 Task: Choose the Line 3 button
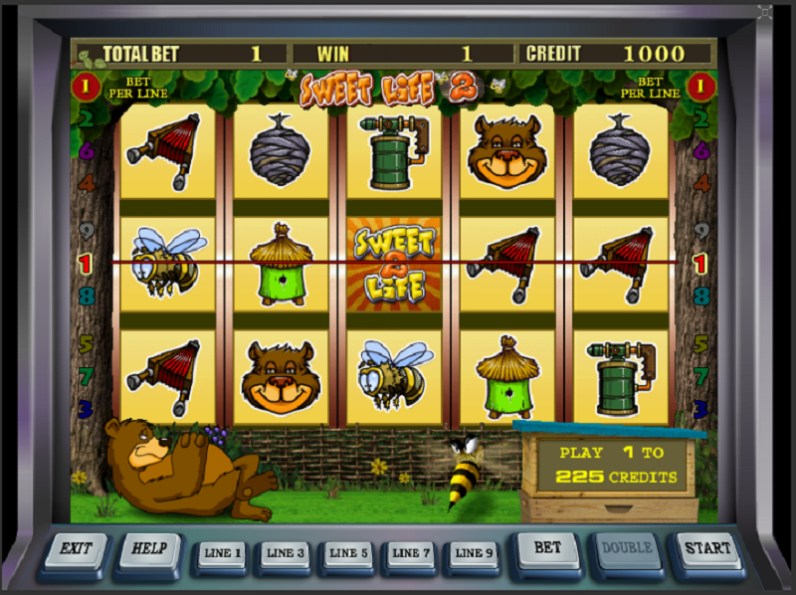coord(284,553)
